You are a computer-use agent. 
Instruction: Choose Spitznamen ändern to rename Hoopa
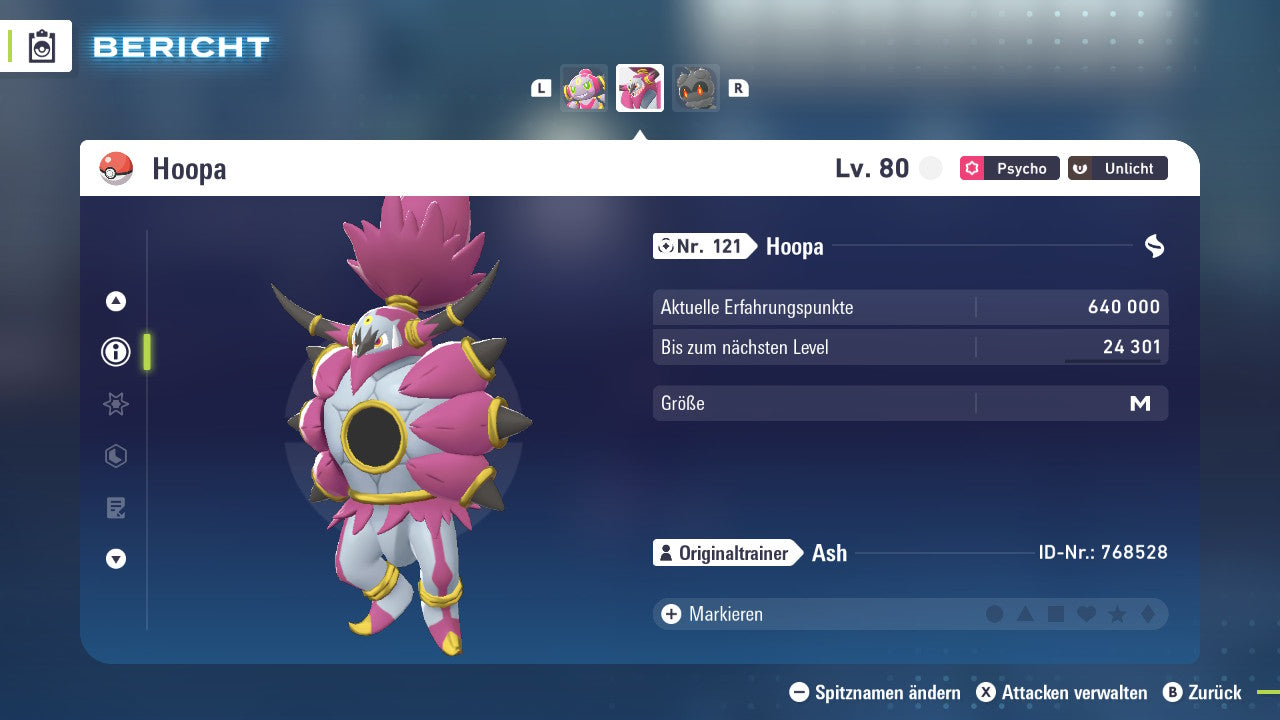coord(875,692)
